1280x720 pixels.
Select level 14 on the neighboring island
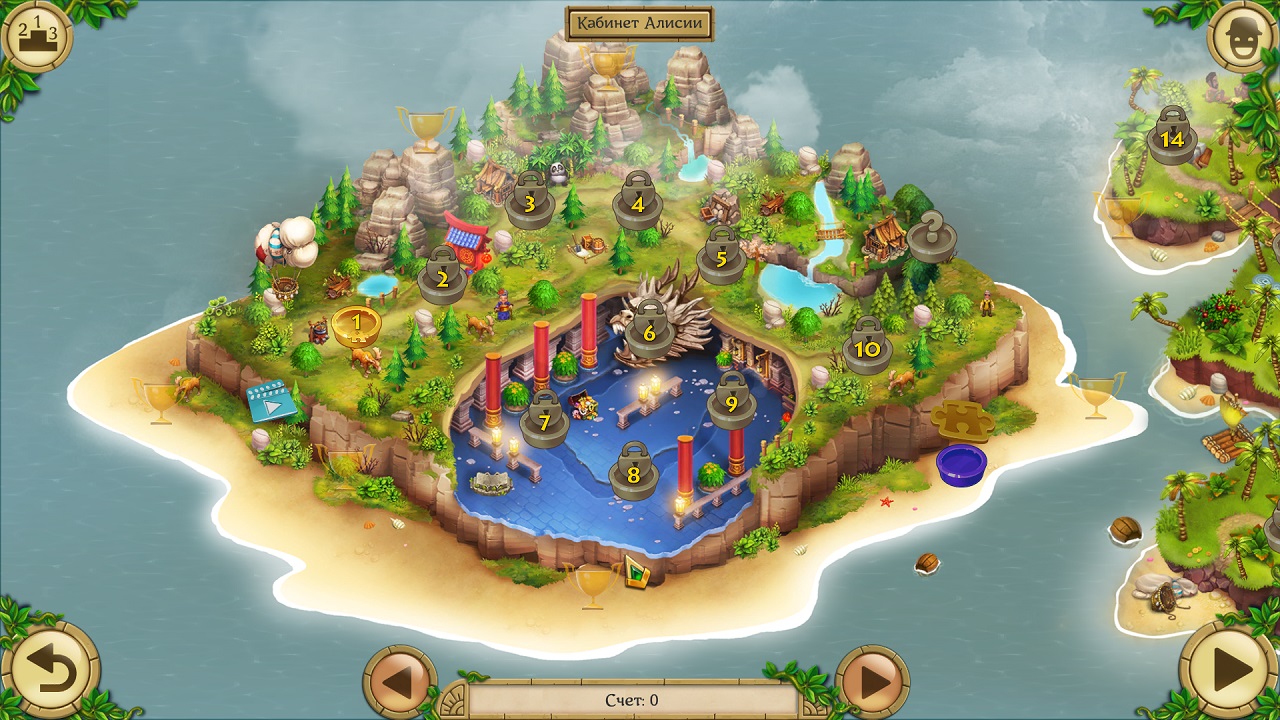coord(1172,138)
